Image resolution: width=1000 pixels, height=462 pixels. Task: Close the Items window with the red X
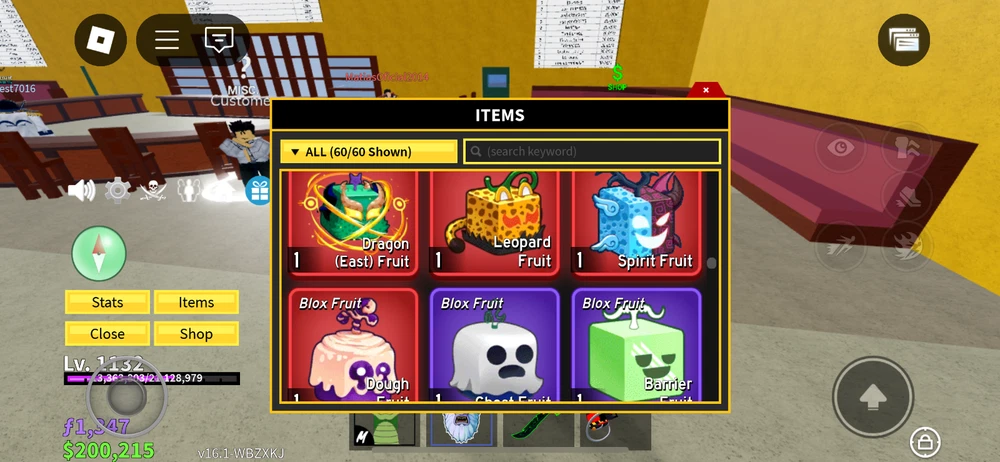point(706,90)
